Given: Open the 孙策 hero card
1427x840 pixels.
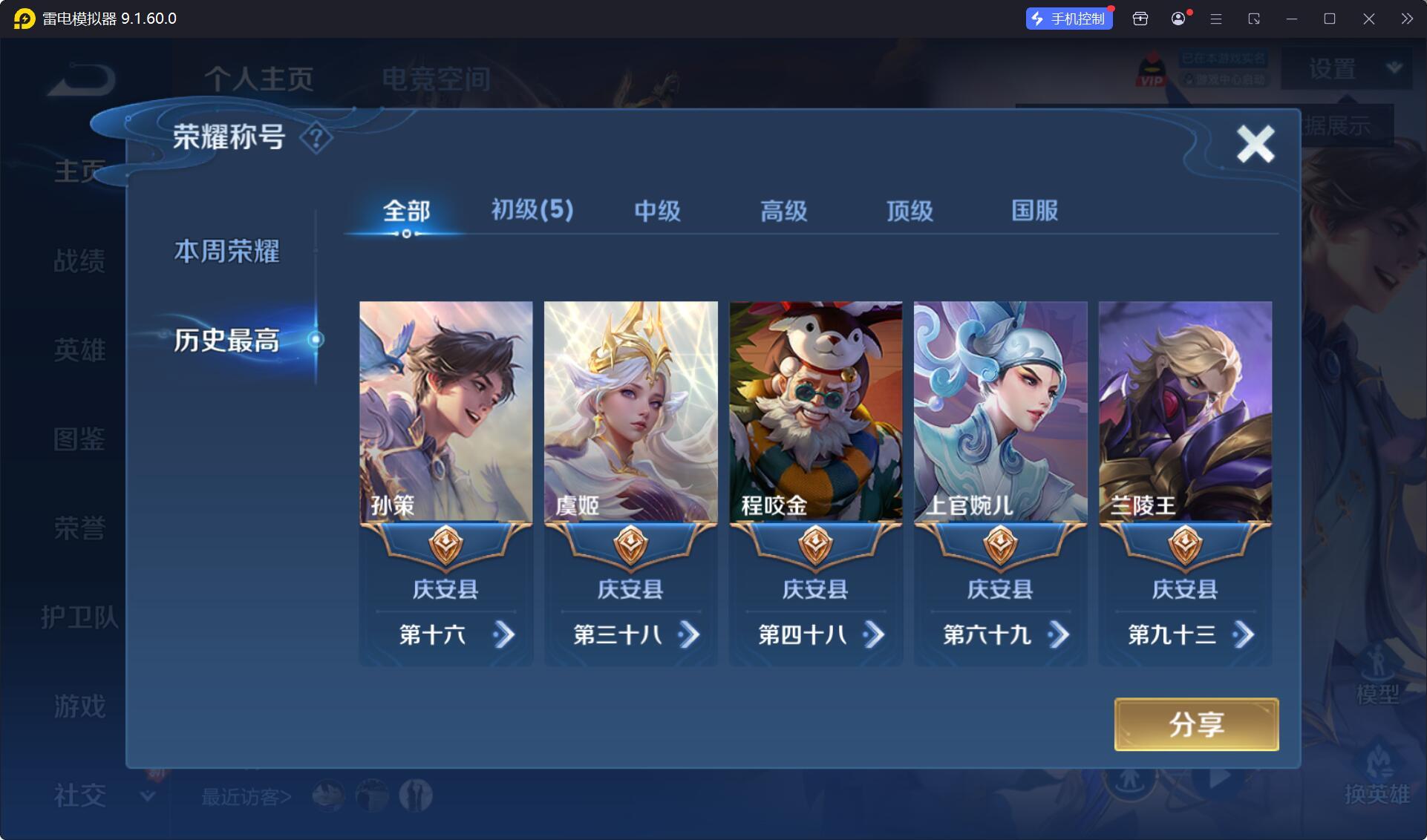Looking at the screenshot, I should 445,412.
